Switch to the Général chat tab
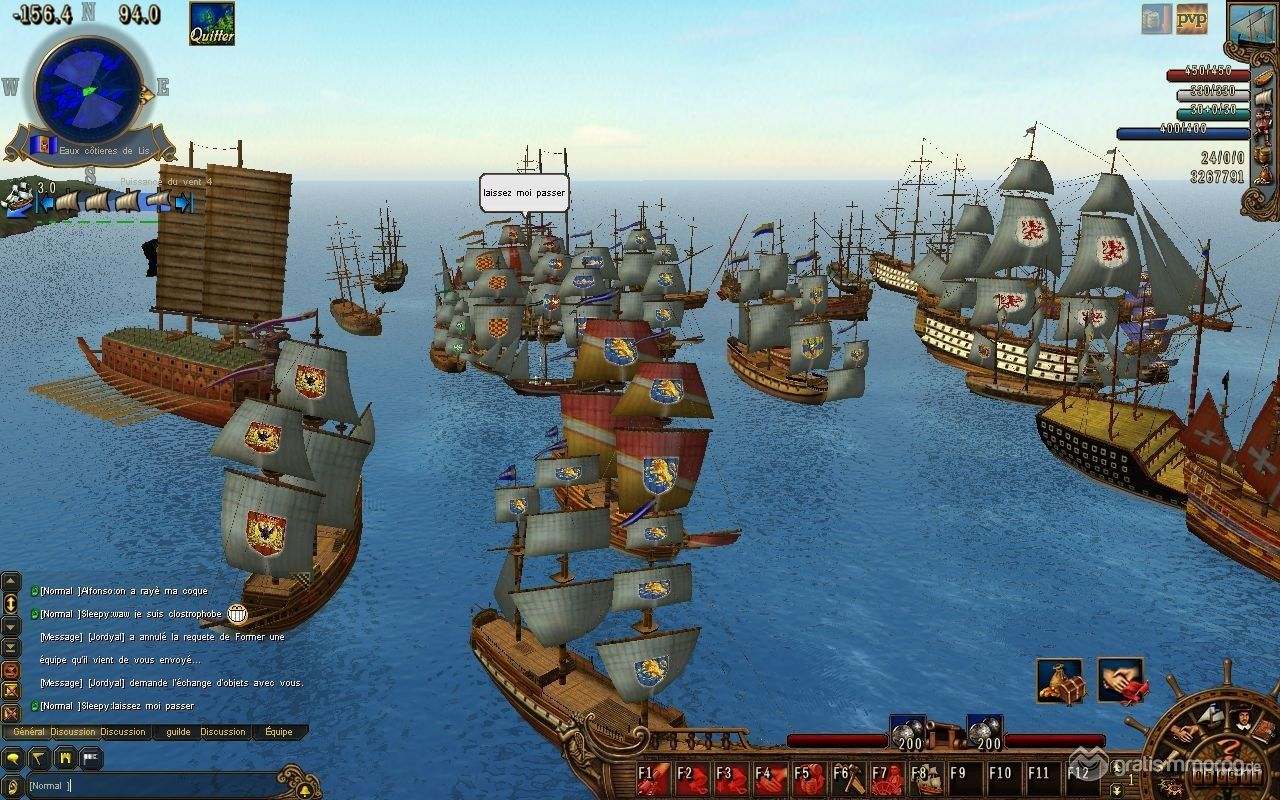This screenshot has height=800, width=1280. [27, 732]
